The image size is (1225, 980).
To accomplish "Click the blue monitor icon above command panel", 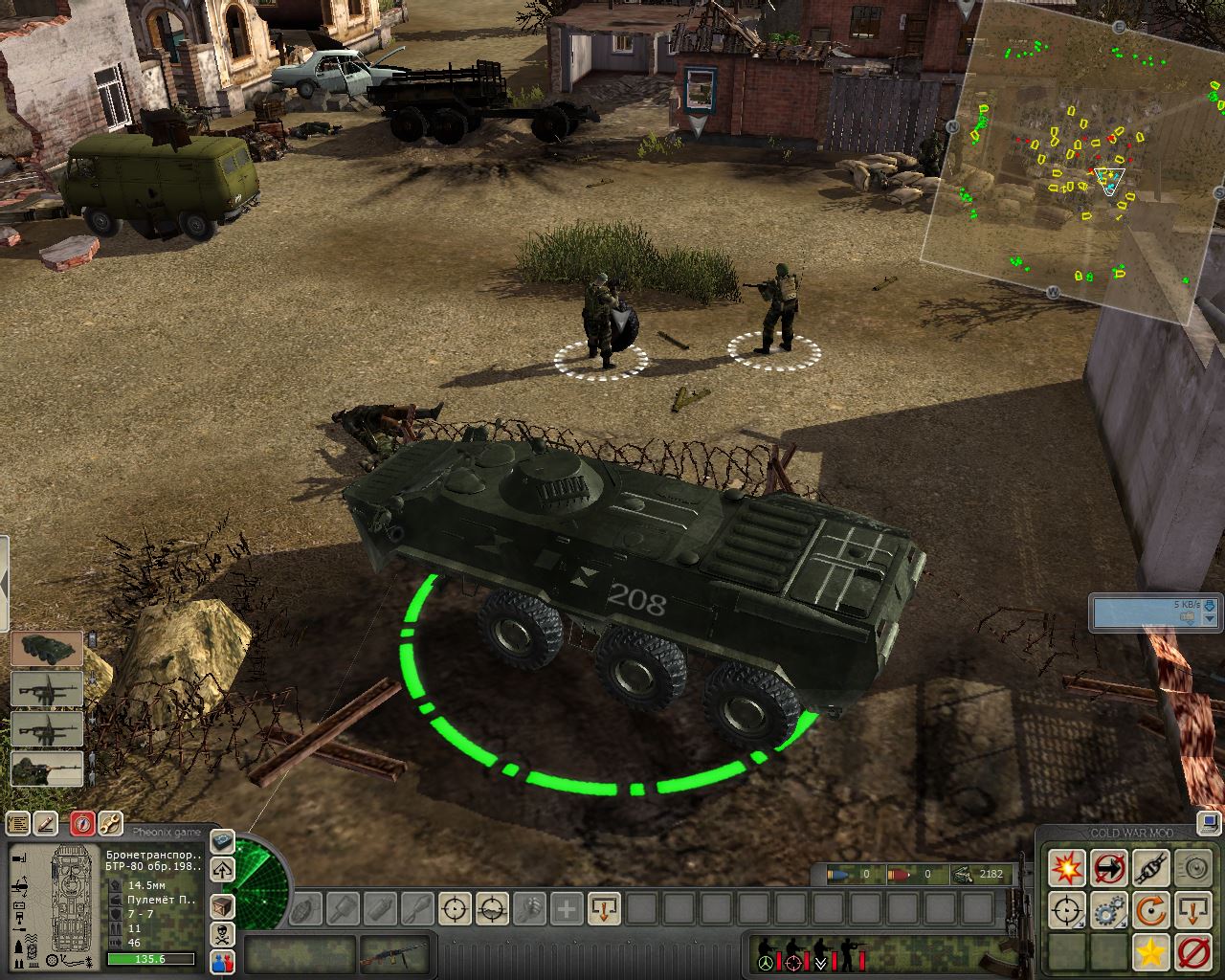I will pyautogui.click(x=1207, y=821).
